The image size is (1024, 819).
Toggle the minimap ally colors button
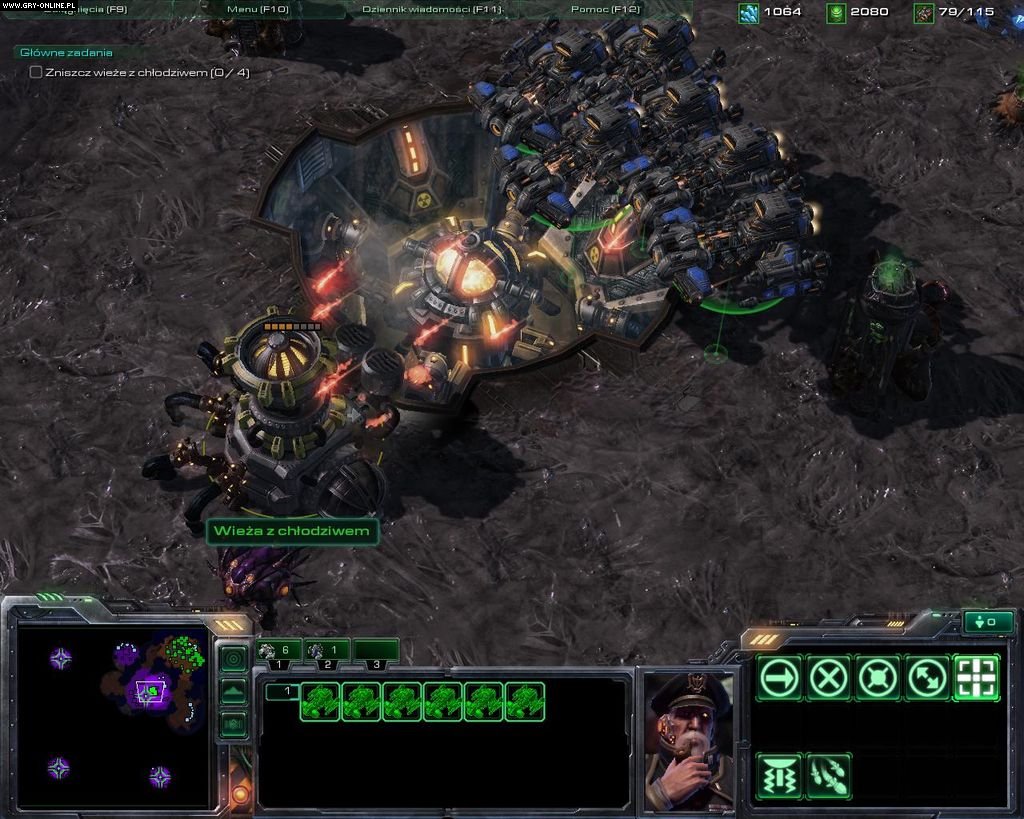point(233,723)
